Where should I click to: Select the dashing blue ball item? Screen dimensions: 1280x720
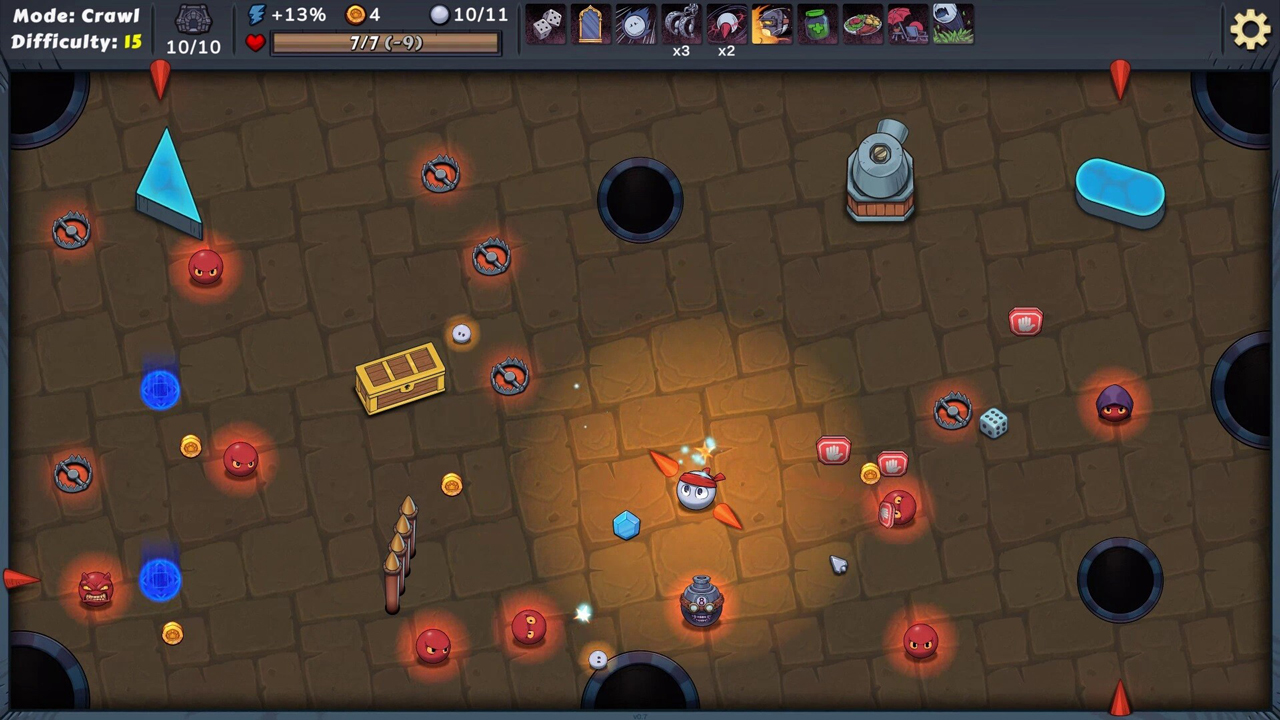coord(635,24)
